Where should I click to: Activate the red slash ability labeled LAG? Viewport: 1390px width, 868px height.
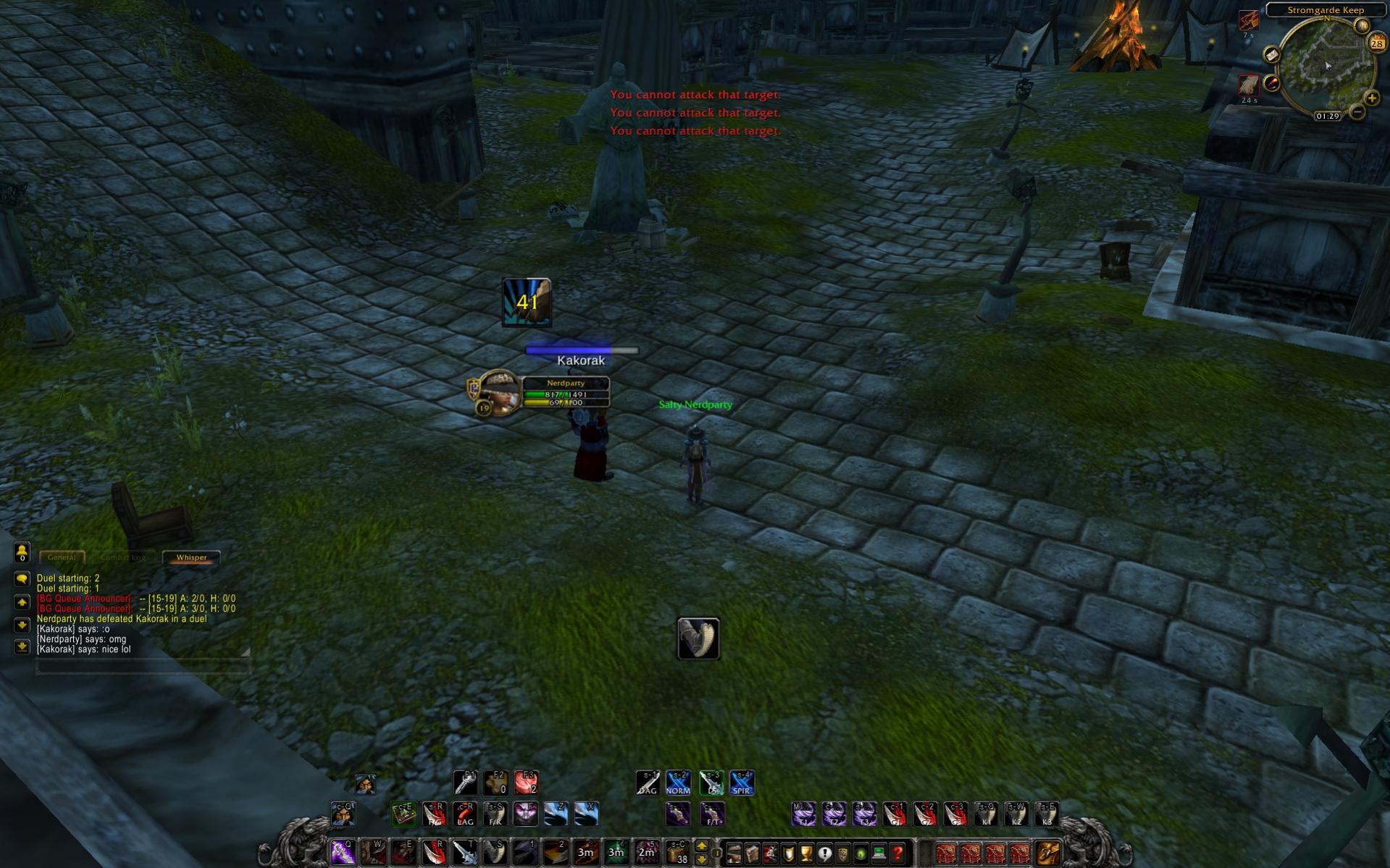pyautogui.click(x=465, y=814)
